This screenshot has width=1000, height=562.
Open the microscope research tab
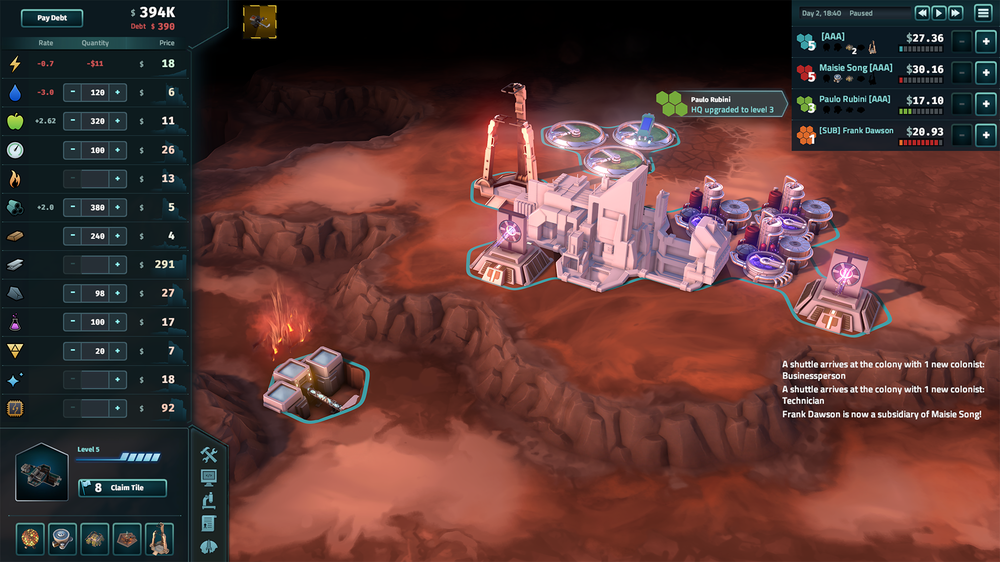[209, 501]
